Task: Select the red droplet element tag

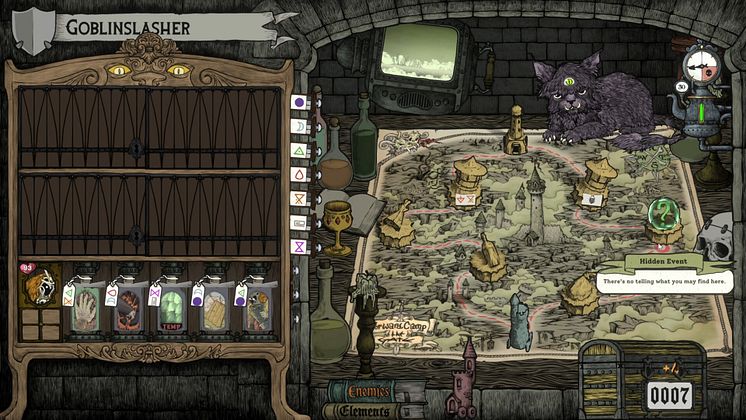Action: coord(298,174)
